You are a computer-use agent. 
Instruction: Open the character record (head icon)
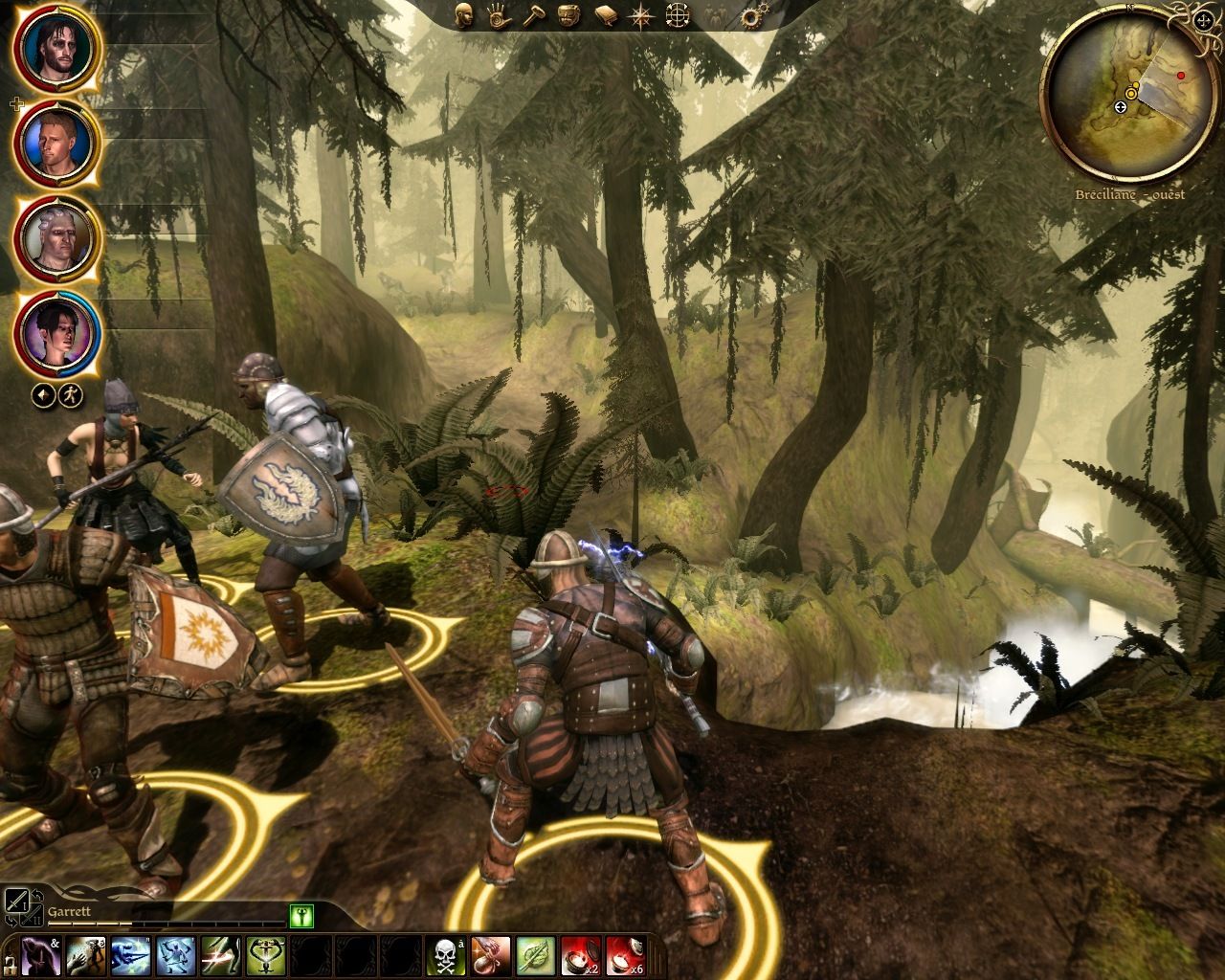tap(466, 16)
